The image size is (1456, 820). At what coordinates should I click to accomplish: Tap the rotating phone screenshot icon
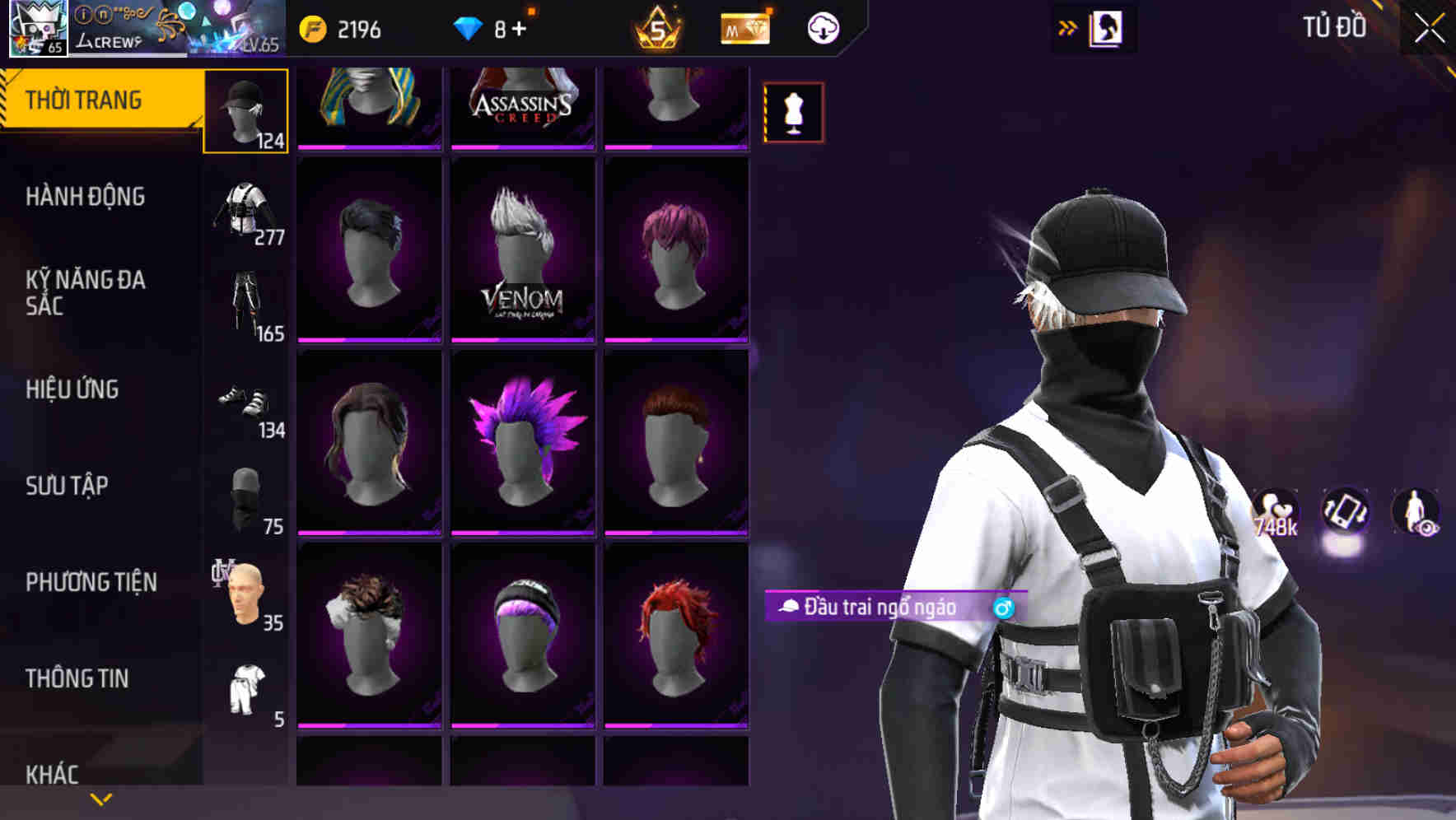1345,510
